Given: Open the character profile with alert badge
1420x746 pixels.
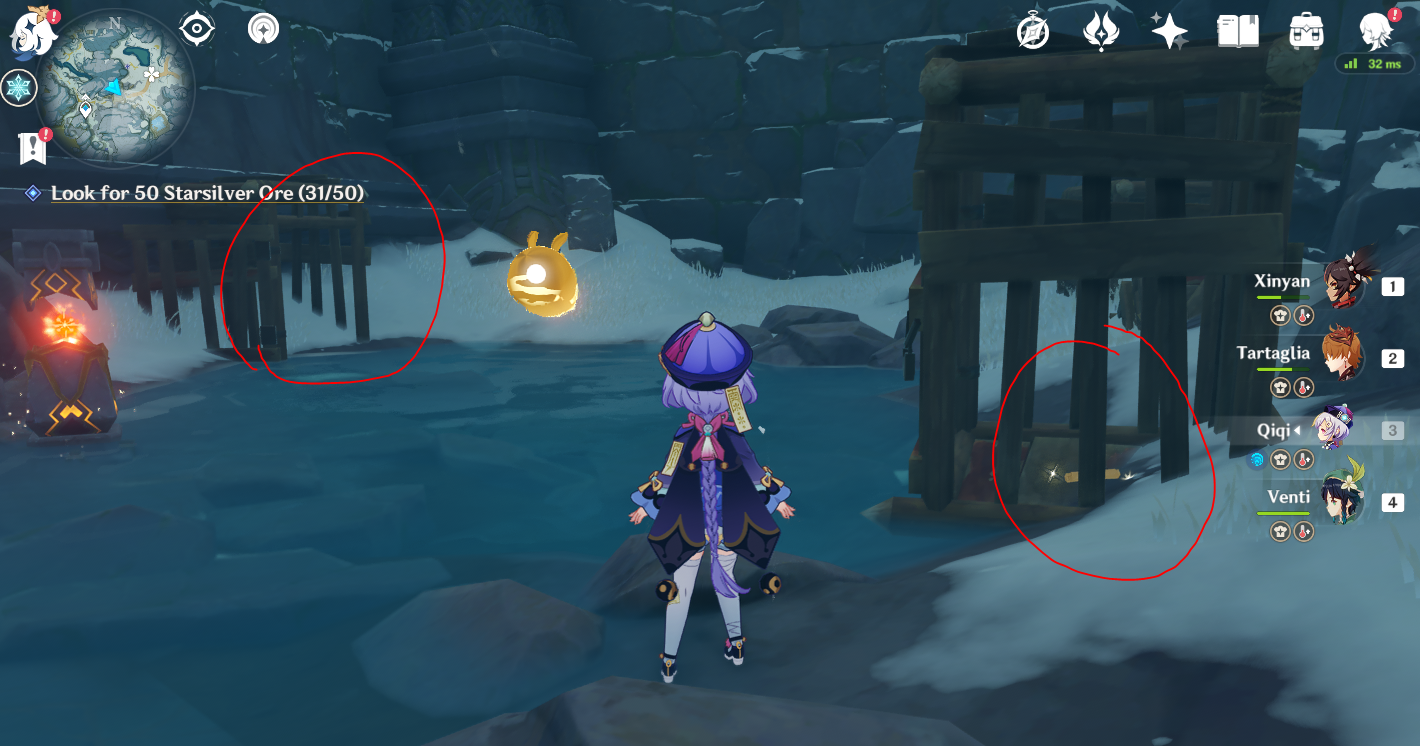Looking at the screenshot, I should pos(1376,31).
